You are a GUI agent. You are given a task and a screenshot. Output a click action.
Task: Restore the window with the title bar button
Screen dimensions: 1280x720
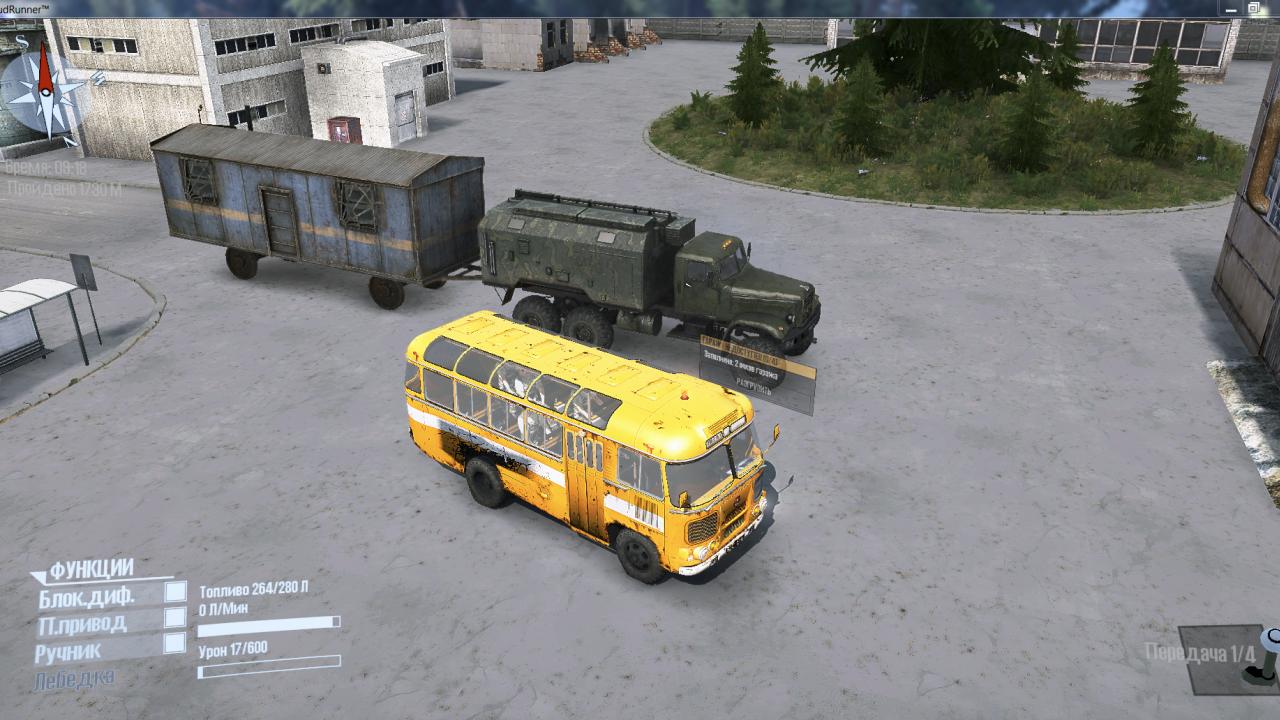pos(1253,8)
